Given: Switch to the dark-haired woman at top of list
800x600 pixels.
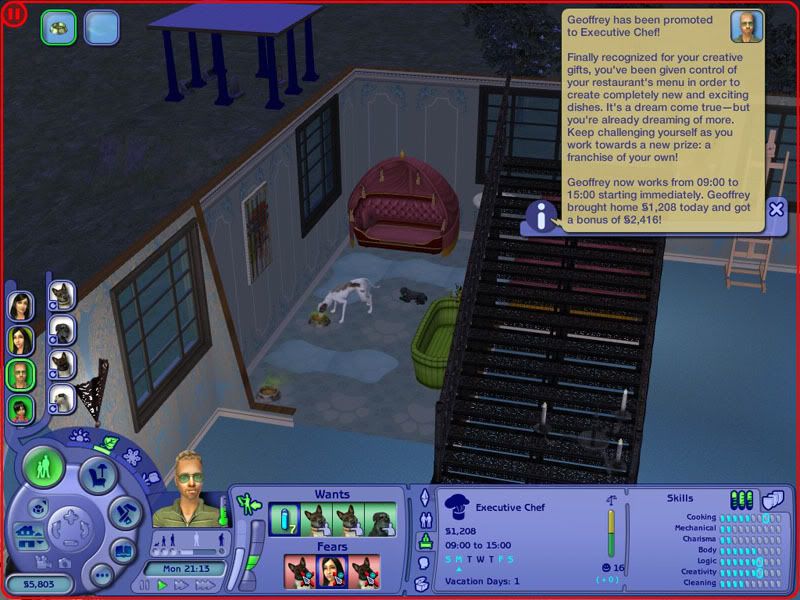Looking at the screenshot, I should coord(21,307).
